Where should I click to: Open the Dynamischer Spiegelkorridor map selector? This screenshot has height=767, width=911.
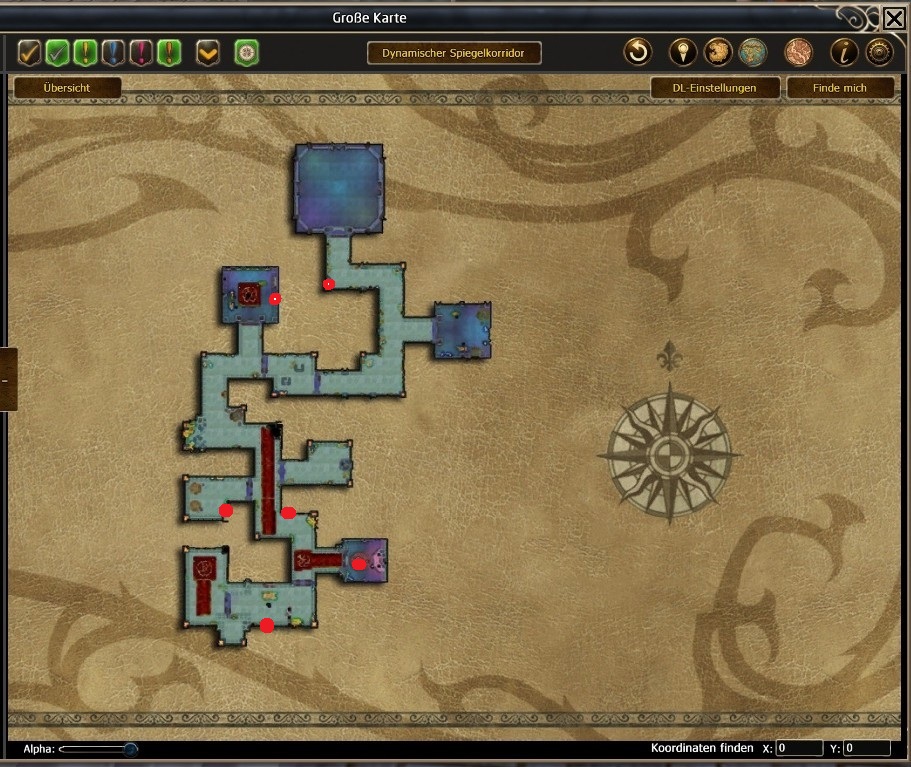coord(454,53)
